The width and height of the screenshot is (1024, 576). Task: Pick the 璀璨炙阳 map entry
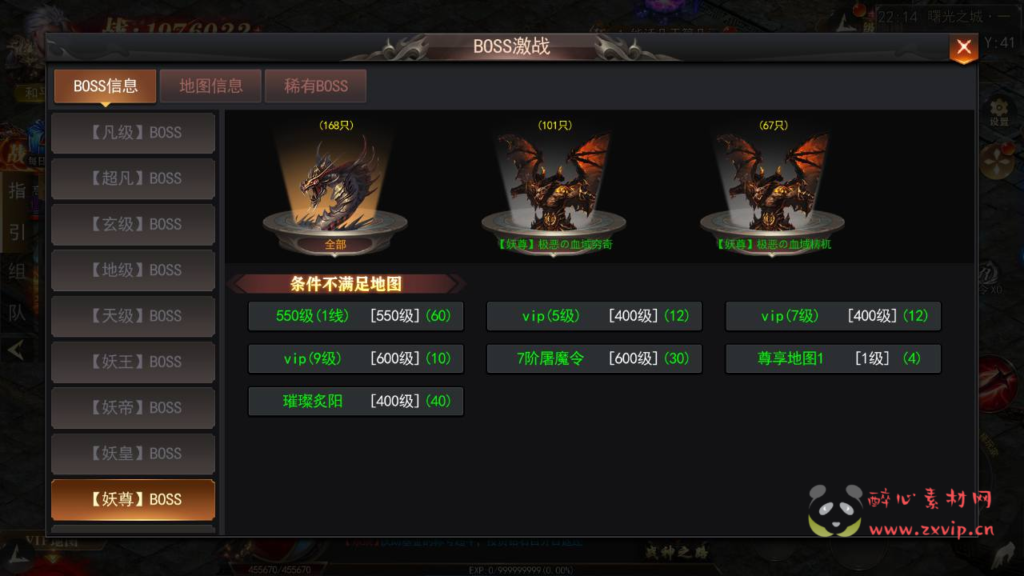click(356, 401)
